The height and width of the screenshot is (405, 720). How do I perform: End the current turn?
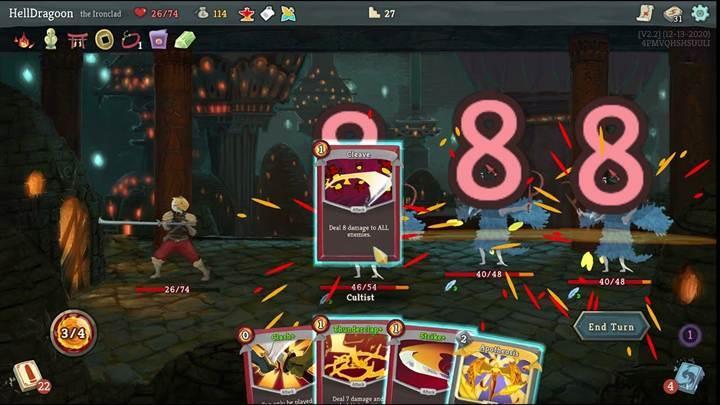tap(609, 326)
